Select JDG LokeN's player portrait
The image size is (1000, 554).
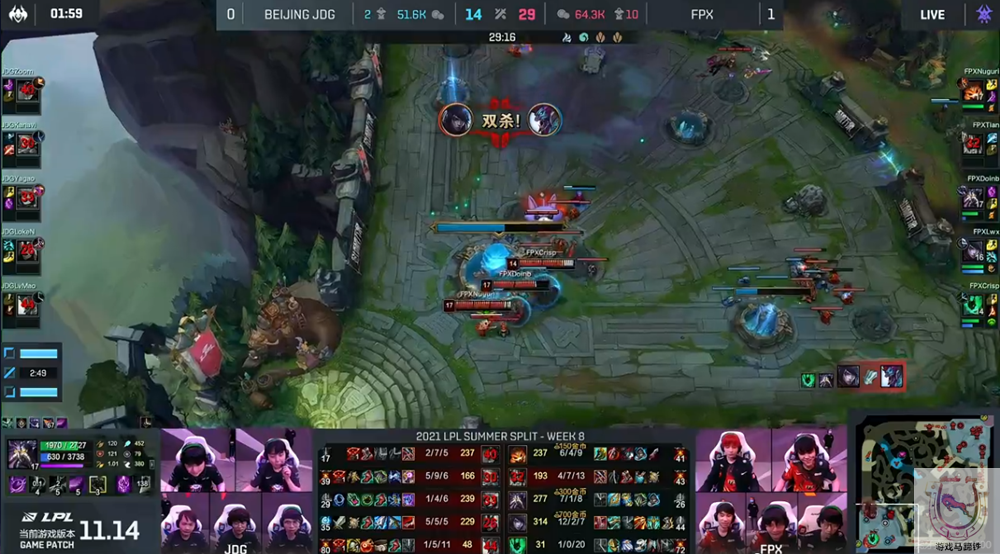coord(27,250)
